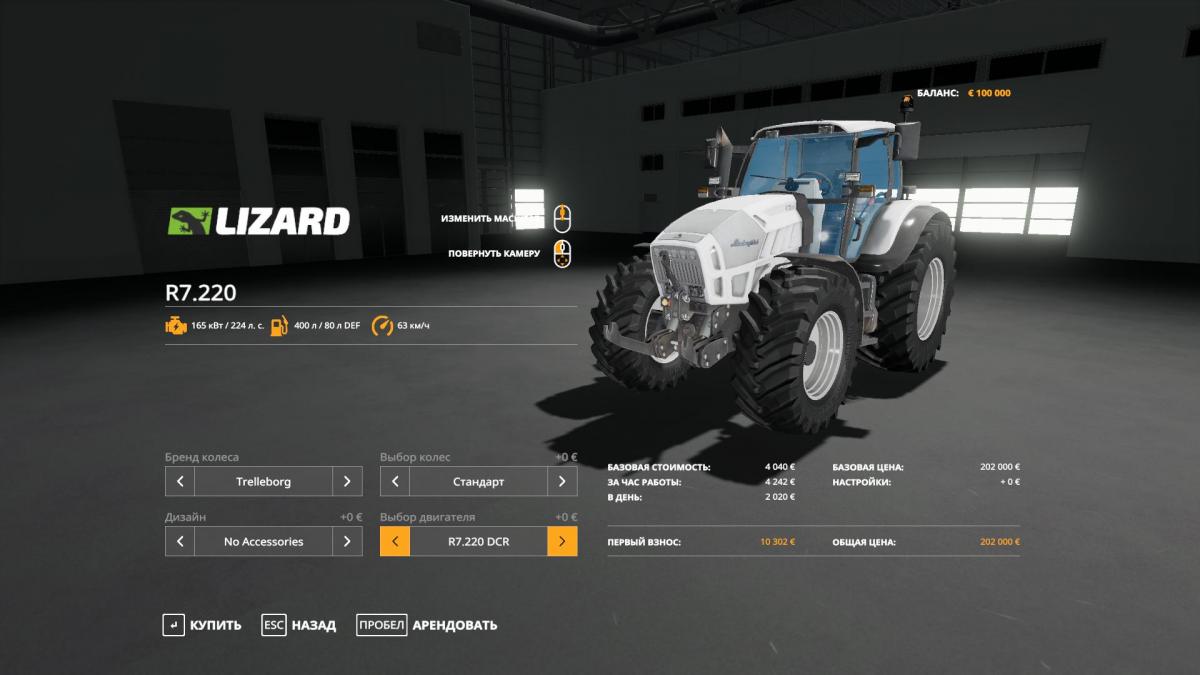Choose previous design before No Accessories
This screenshot has width=1200, height=675.
tap(180, 541)
